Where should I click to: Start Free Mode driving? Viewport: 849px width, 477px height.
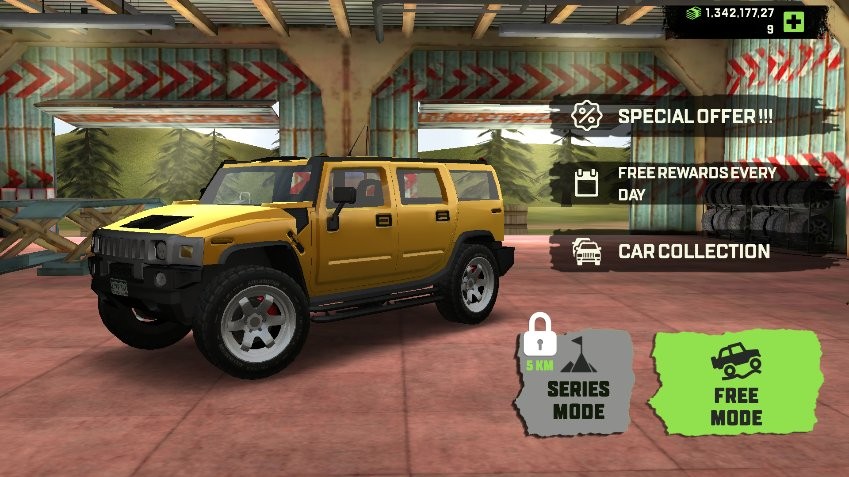(x=736, y=383)
